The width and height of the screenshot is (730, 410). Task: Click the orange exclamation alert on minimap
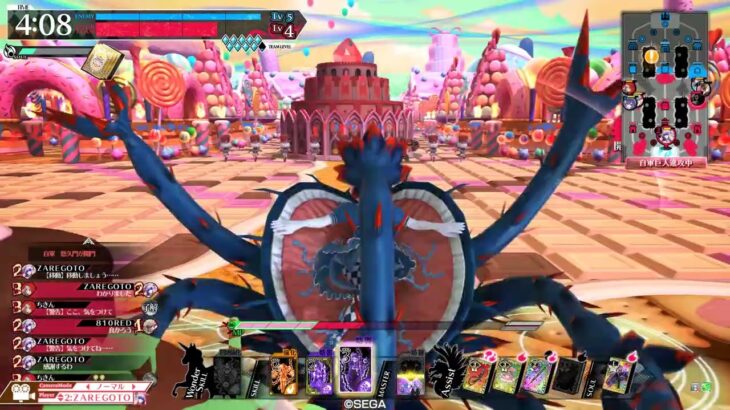click(652, 56)
